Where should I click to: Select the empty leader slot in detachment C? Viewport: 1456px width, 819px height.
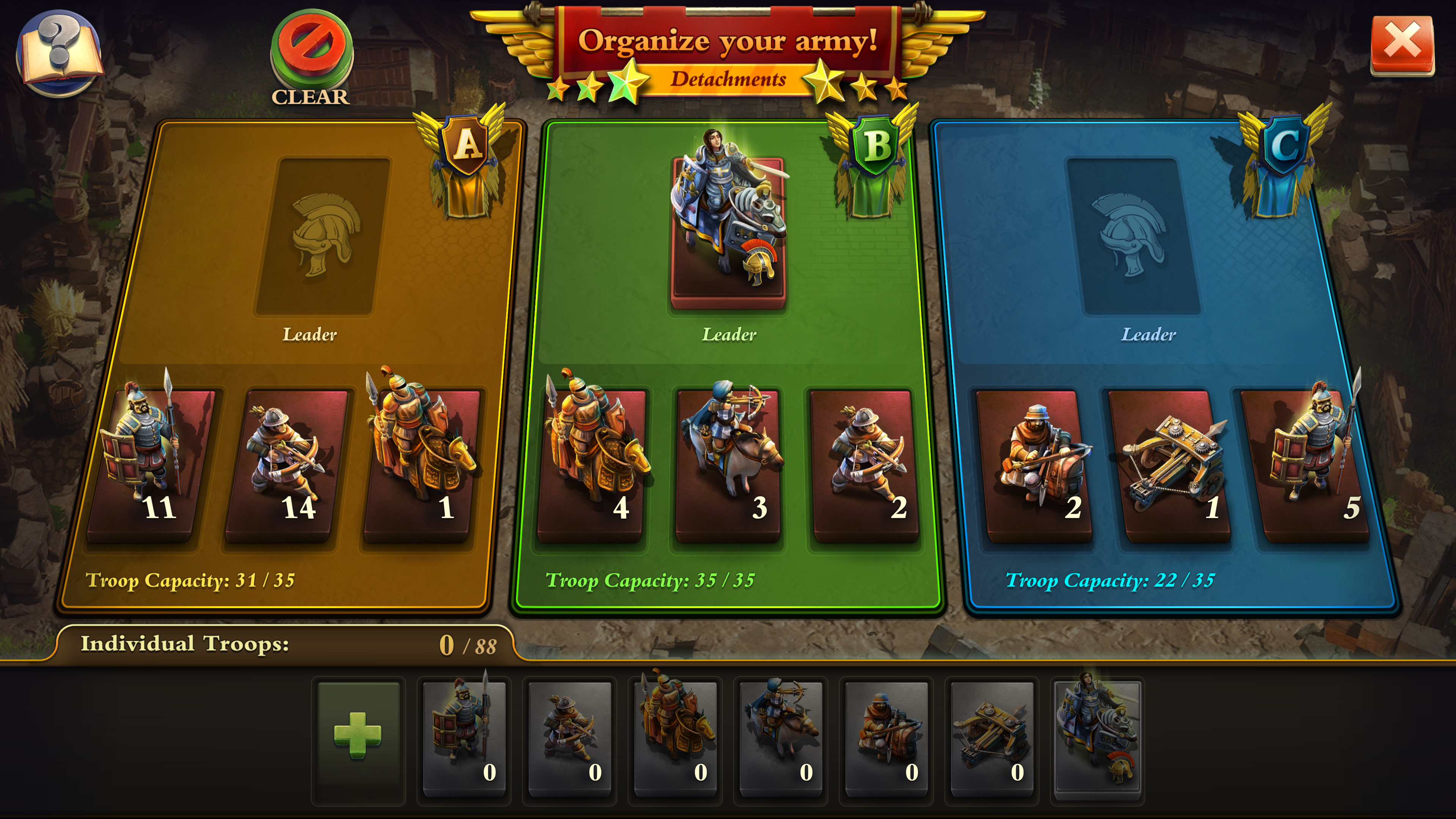click(x=1132, y=236)
